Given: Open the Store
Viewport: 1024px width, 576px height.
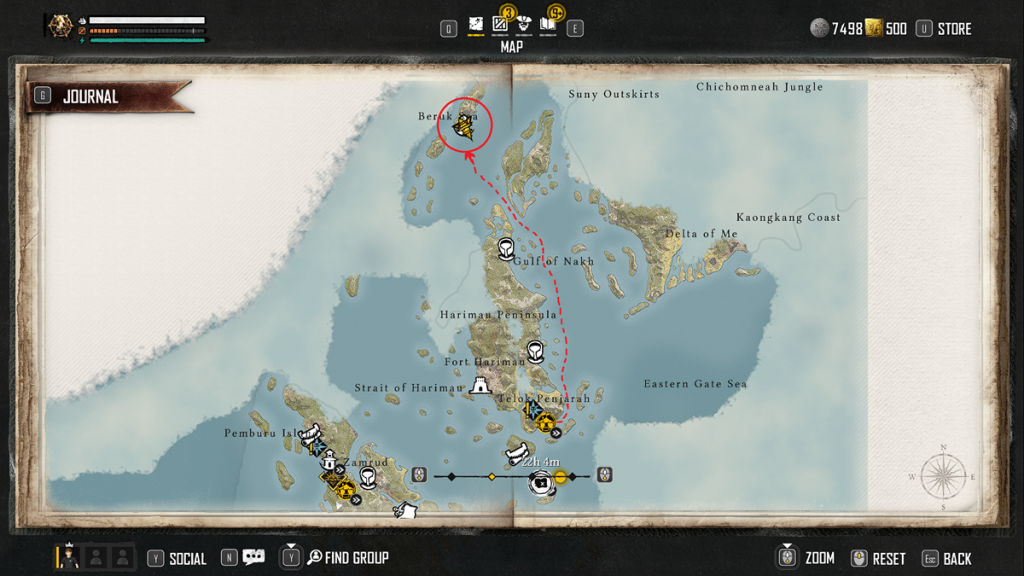Looking at the screenshot, I should (x=954, y=29).
